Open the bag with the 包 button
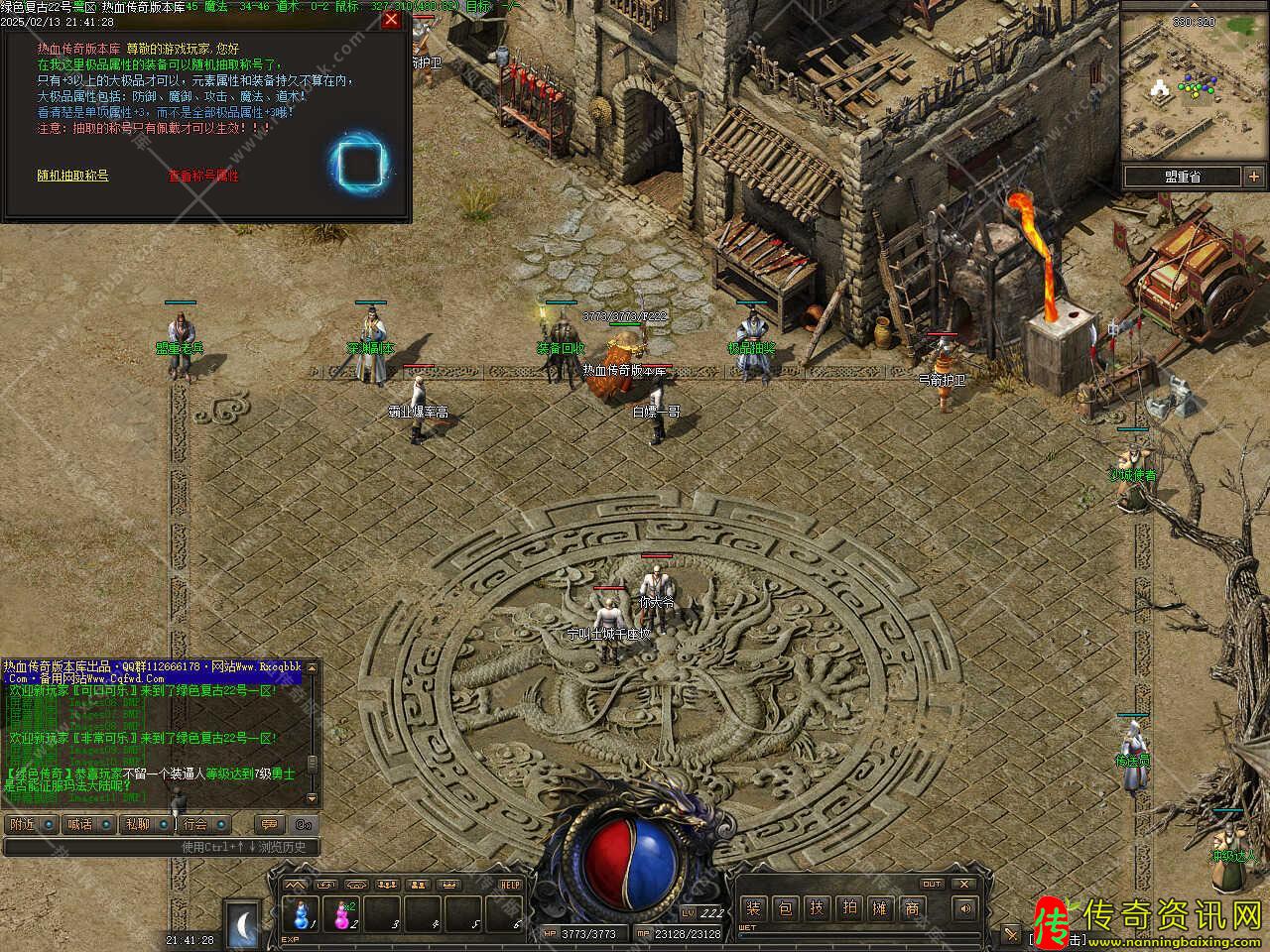Viewport: 1270px width, 952px height. pyautogui.click(x=785, y=908)
